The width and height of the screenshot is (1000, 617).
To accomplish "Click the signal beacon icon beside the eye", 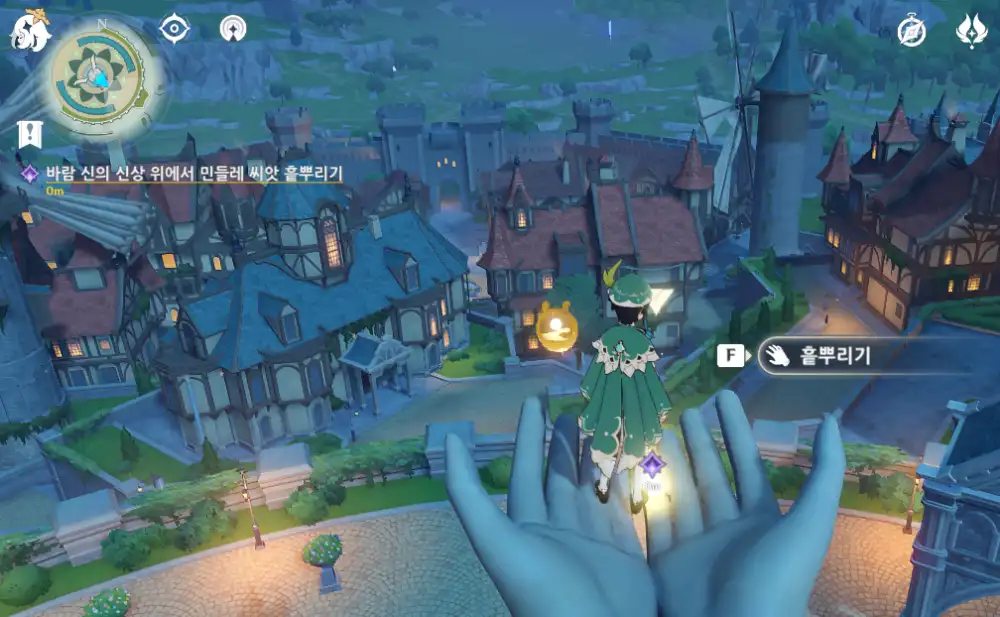I will point(235,28).
